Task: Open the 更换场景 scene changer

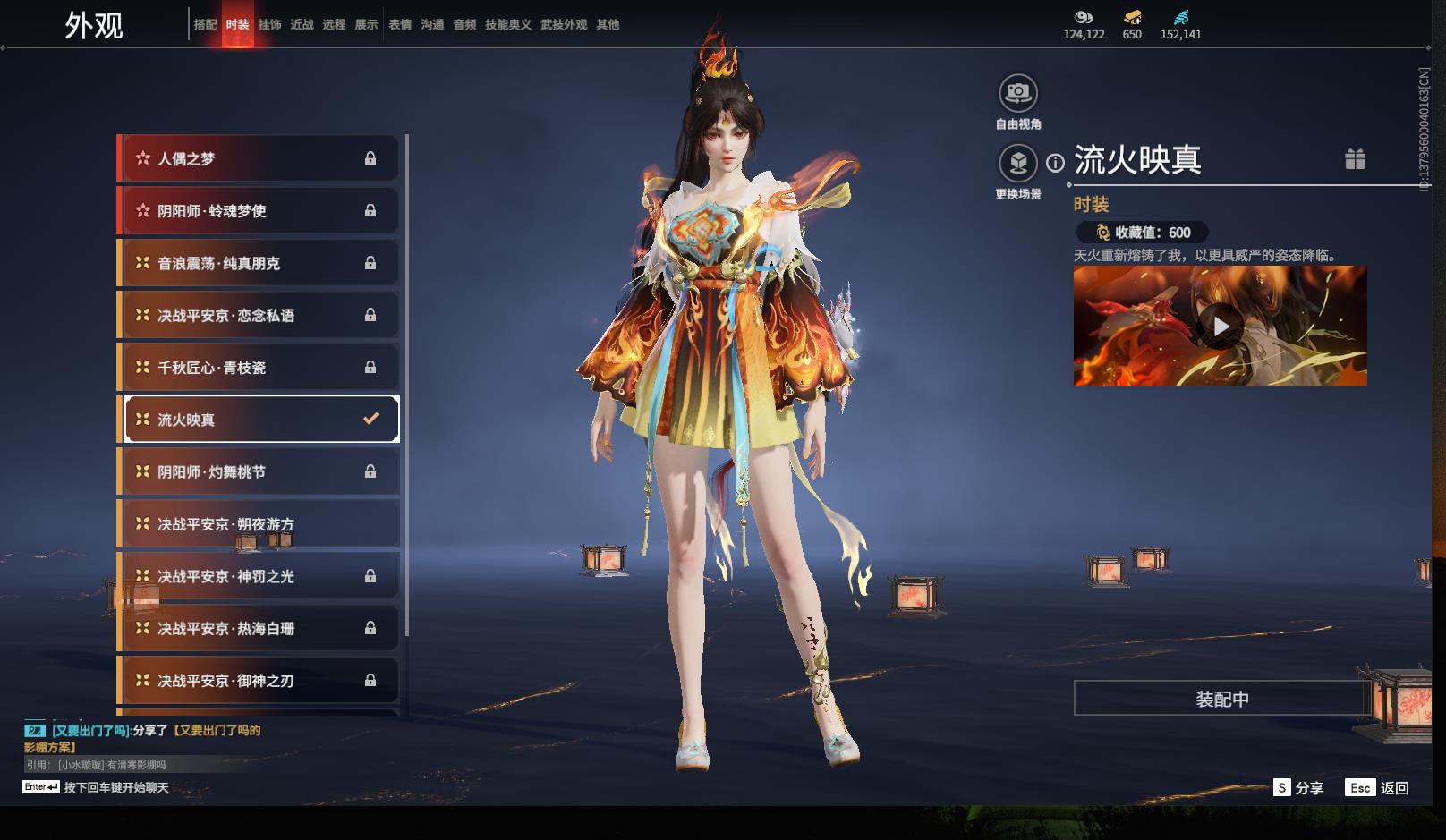Action: (1018, 164)
